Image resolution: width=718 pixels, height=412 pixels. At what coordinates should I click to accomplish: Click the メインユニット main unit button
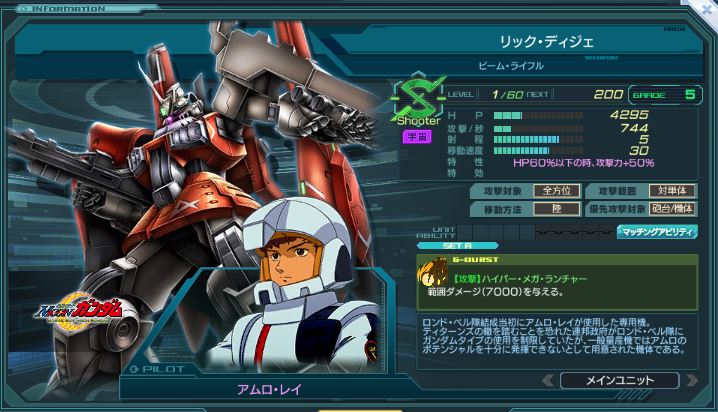(619, 380)
